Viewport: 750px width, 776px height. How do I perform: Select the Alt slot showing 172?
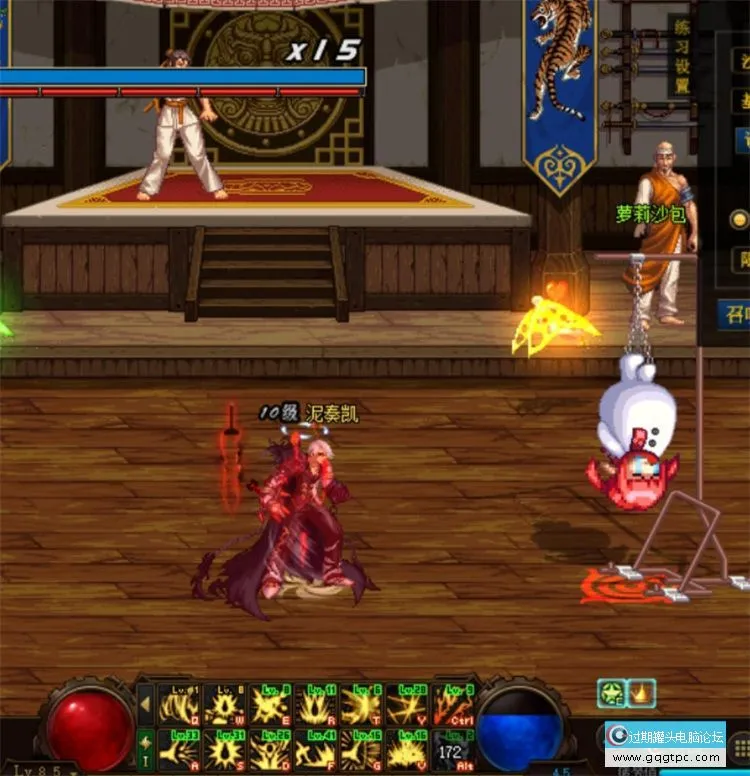click(x=451, y=749)
